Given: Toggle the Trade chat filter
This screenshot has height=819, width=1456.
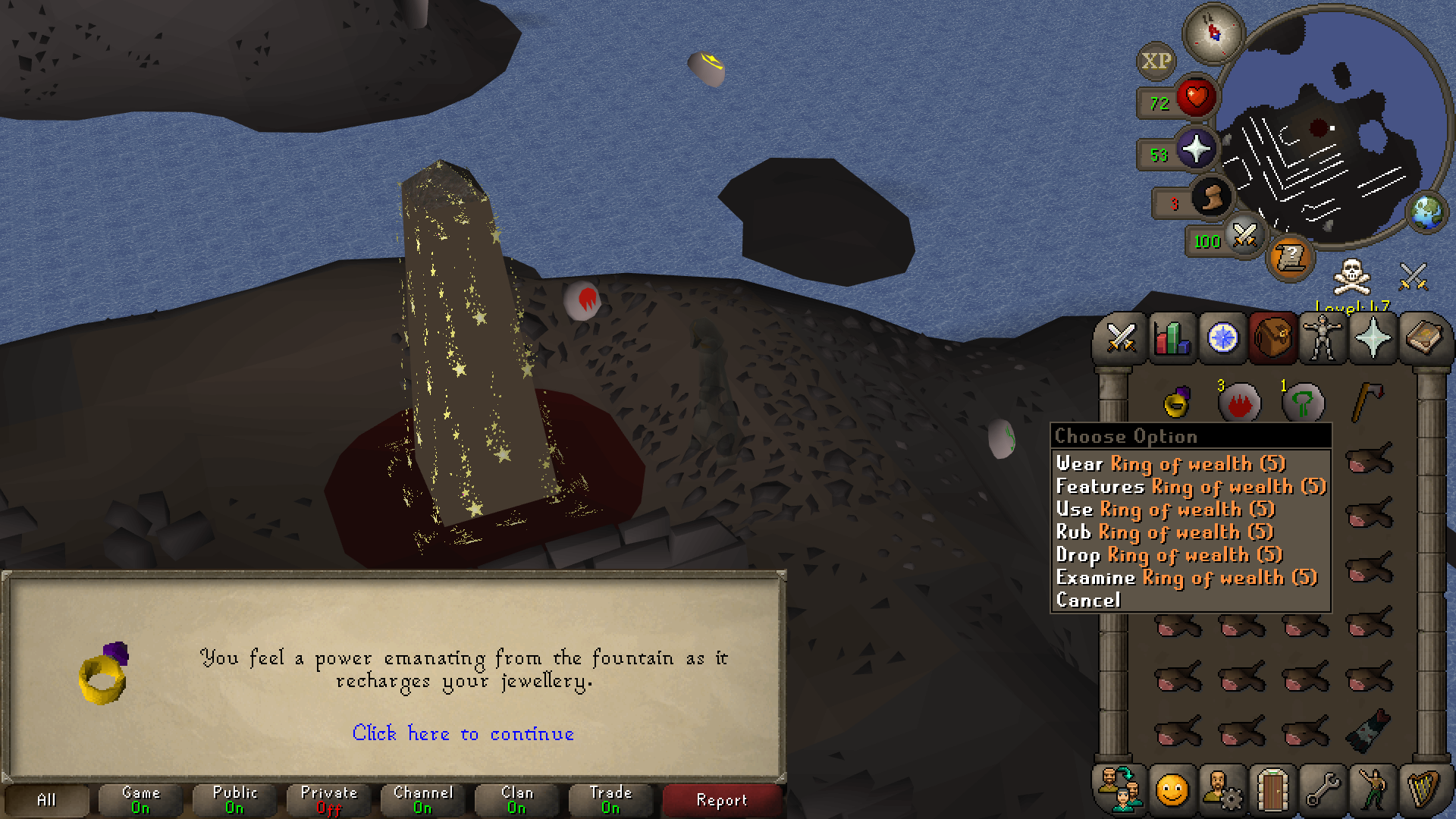Looking at the screenshot, I should click(x=610, y=800).
